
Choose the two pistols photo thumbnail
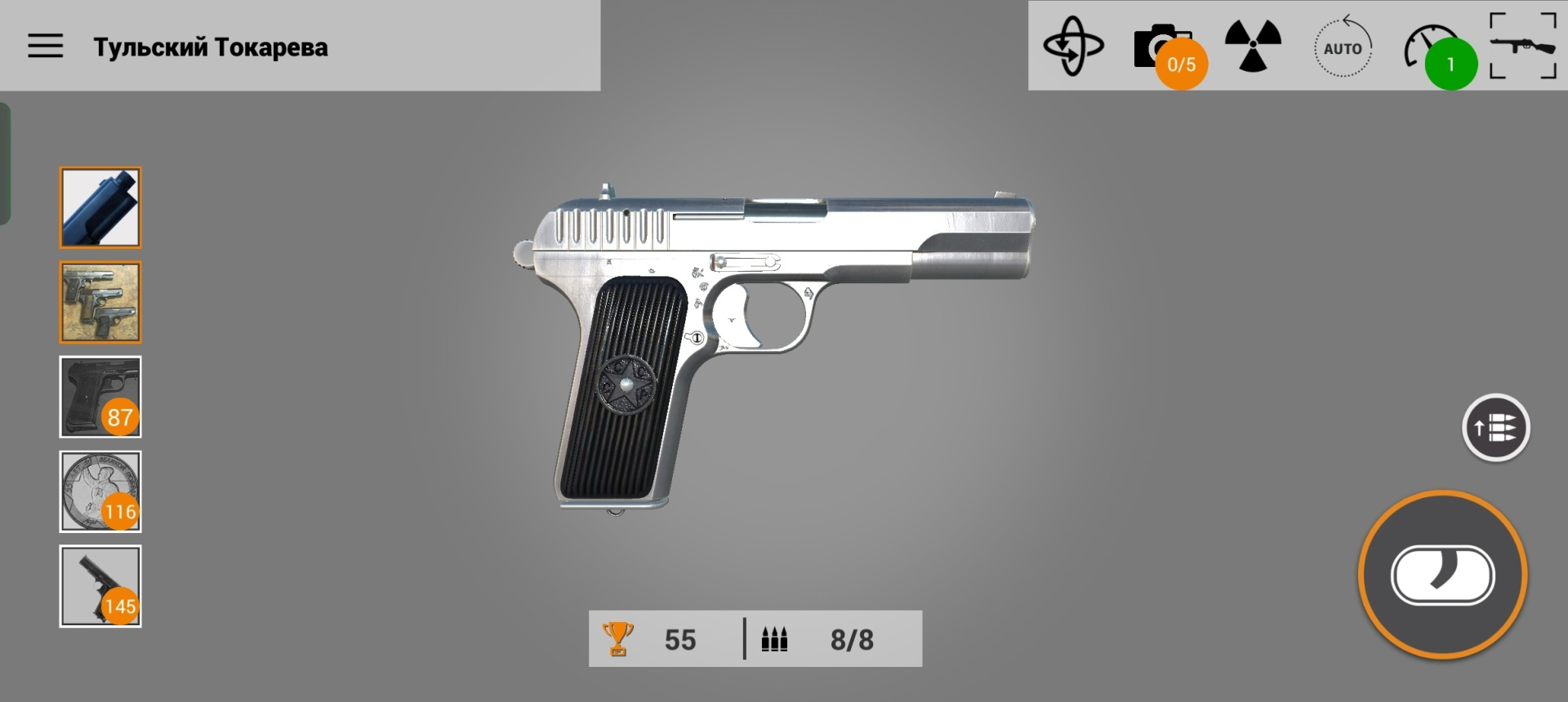pyautogui.click(x=100, y=302)
